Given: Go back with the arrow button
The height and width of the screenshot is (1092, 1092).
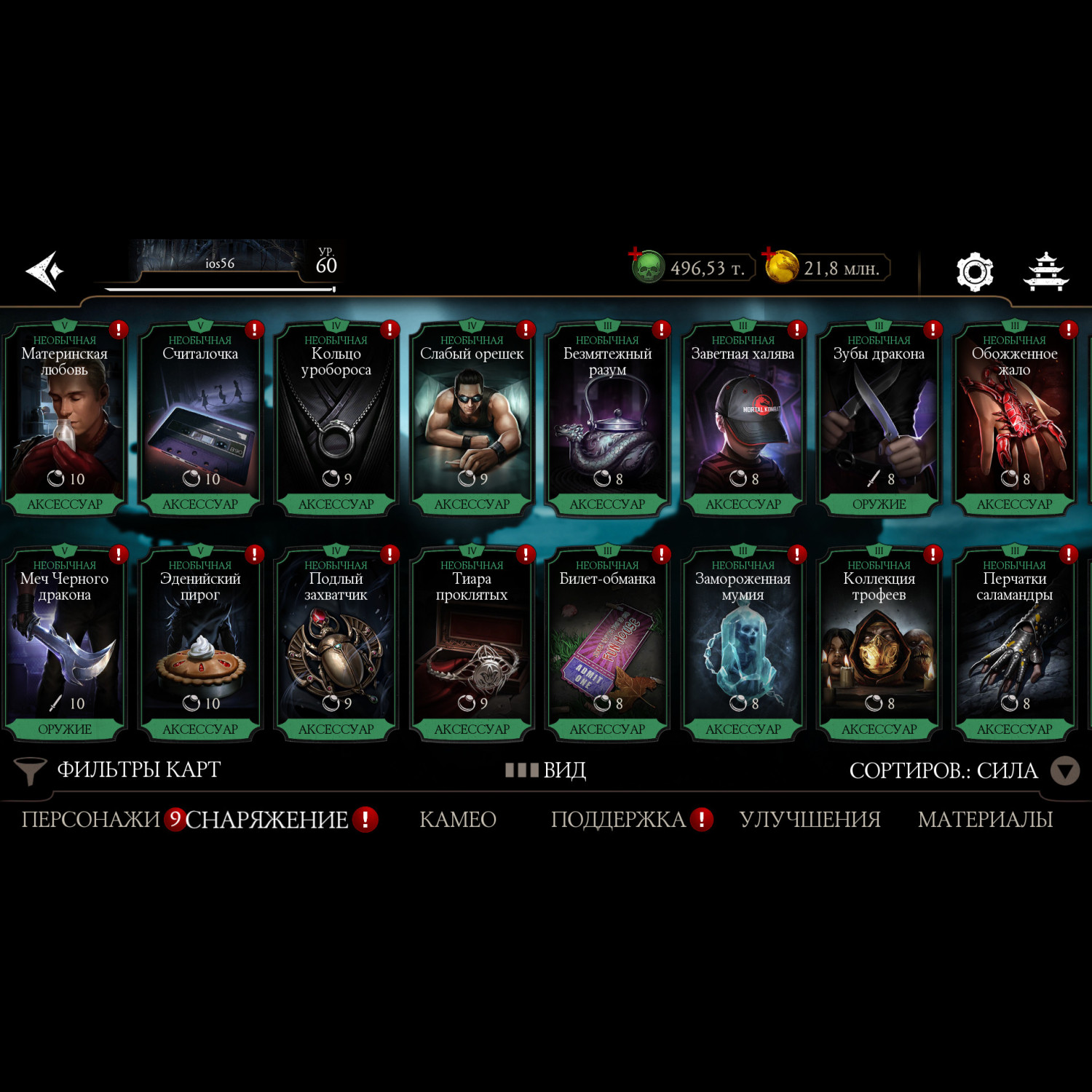Looking at the screenshot, I should [45, 271].
